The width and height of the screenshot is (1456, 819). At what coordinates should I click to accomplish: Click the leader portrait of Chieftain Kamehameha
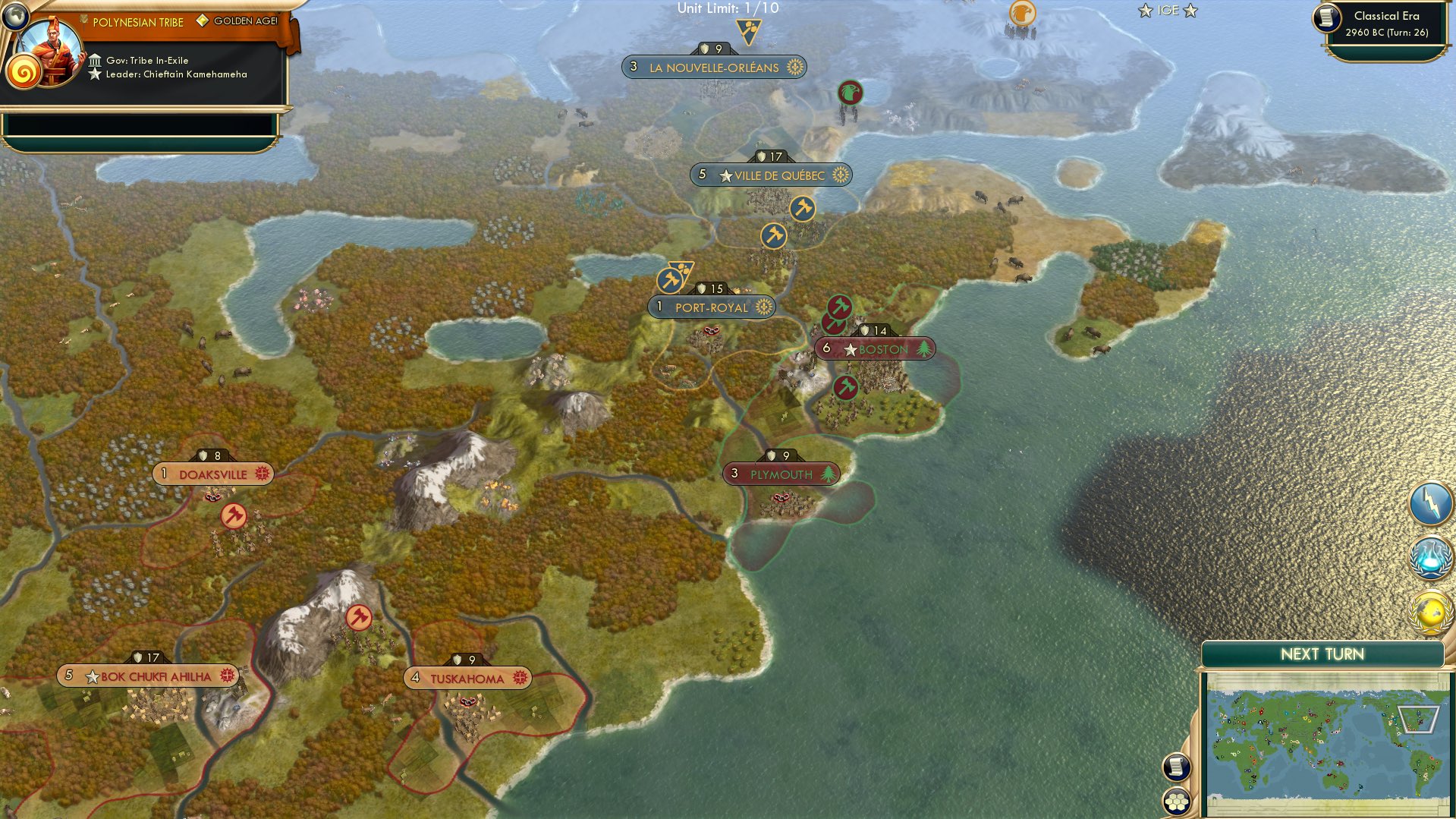[52, 53]
